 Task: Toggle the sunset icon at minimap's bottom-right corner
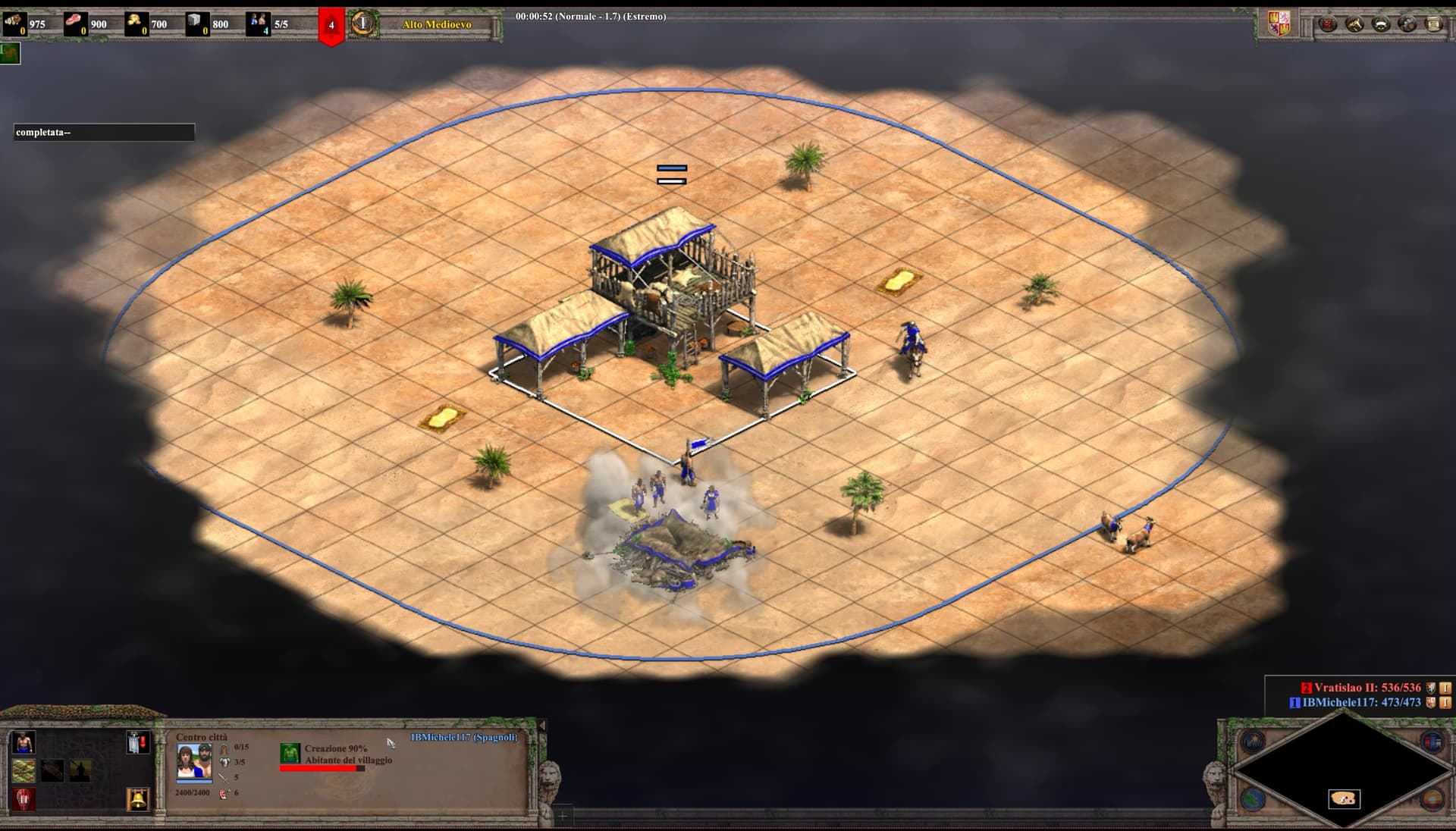1433,798
